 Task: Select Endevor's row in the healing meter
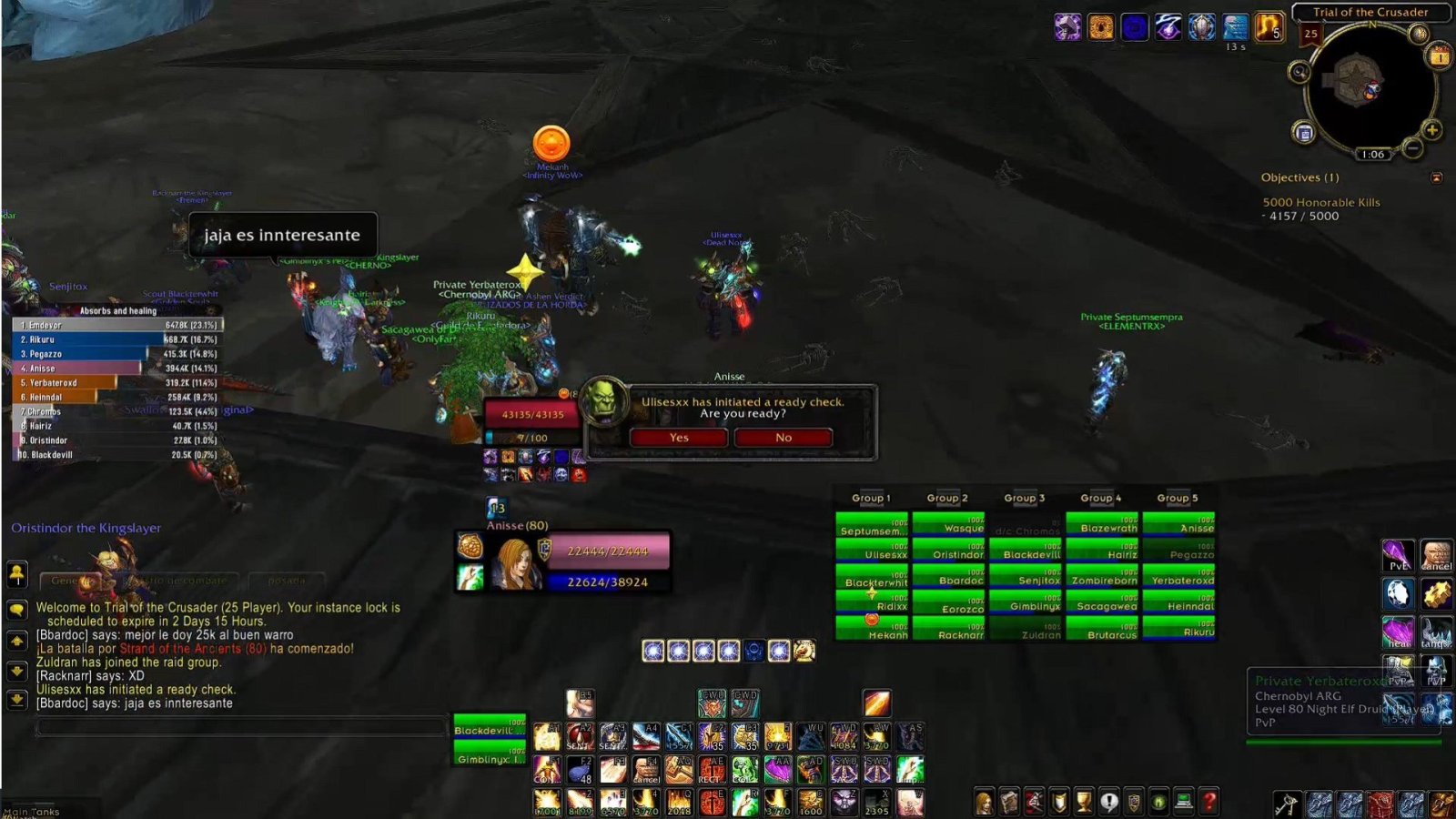[x=118, y=325]
